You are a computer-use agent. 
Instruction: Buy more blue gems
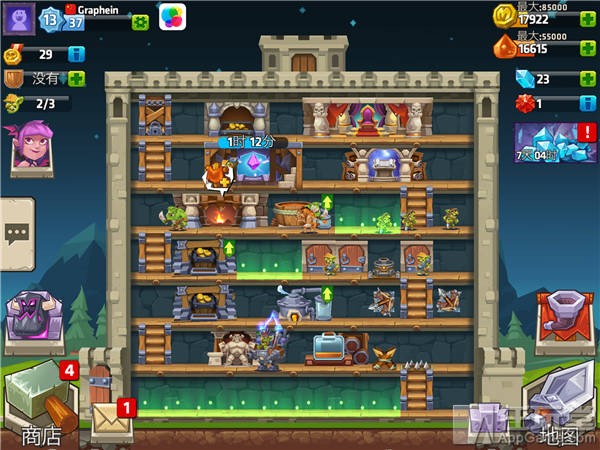pyautogui.click(x=589, y=78)
